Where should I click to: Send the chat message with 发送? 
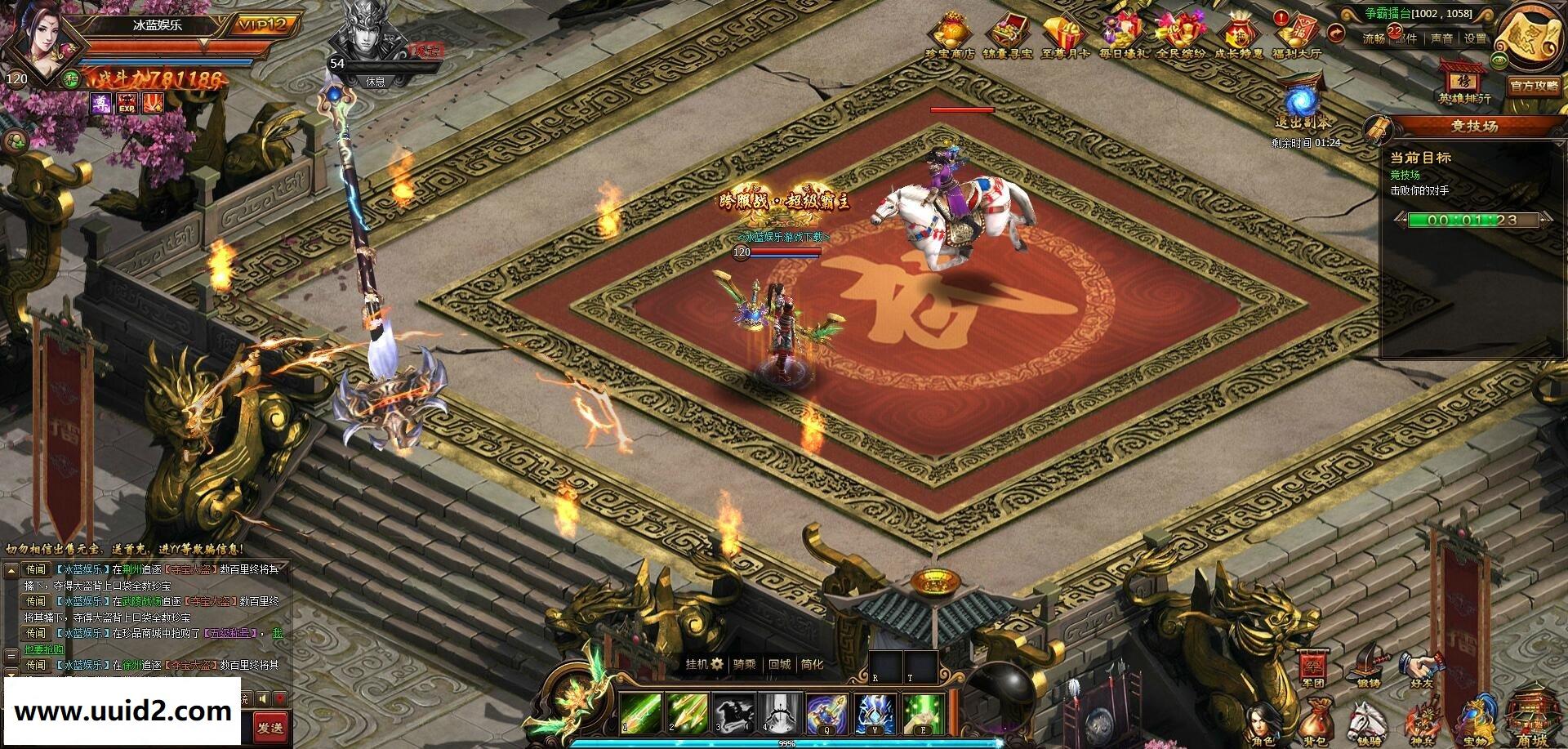[269, 727]
